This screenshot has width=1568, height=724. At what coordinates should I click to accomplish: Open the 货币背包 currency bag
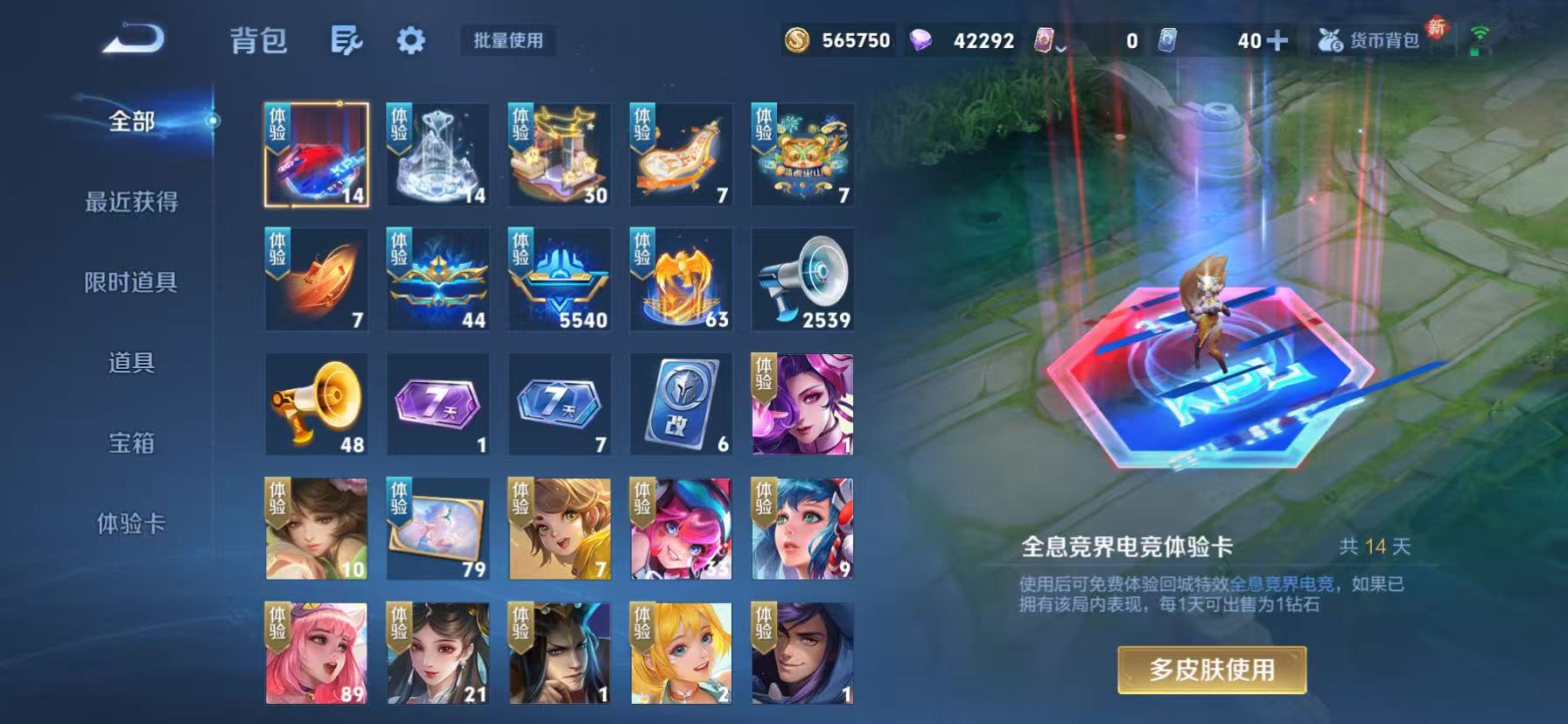tap(1371, 39)
